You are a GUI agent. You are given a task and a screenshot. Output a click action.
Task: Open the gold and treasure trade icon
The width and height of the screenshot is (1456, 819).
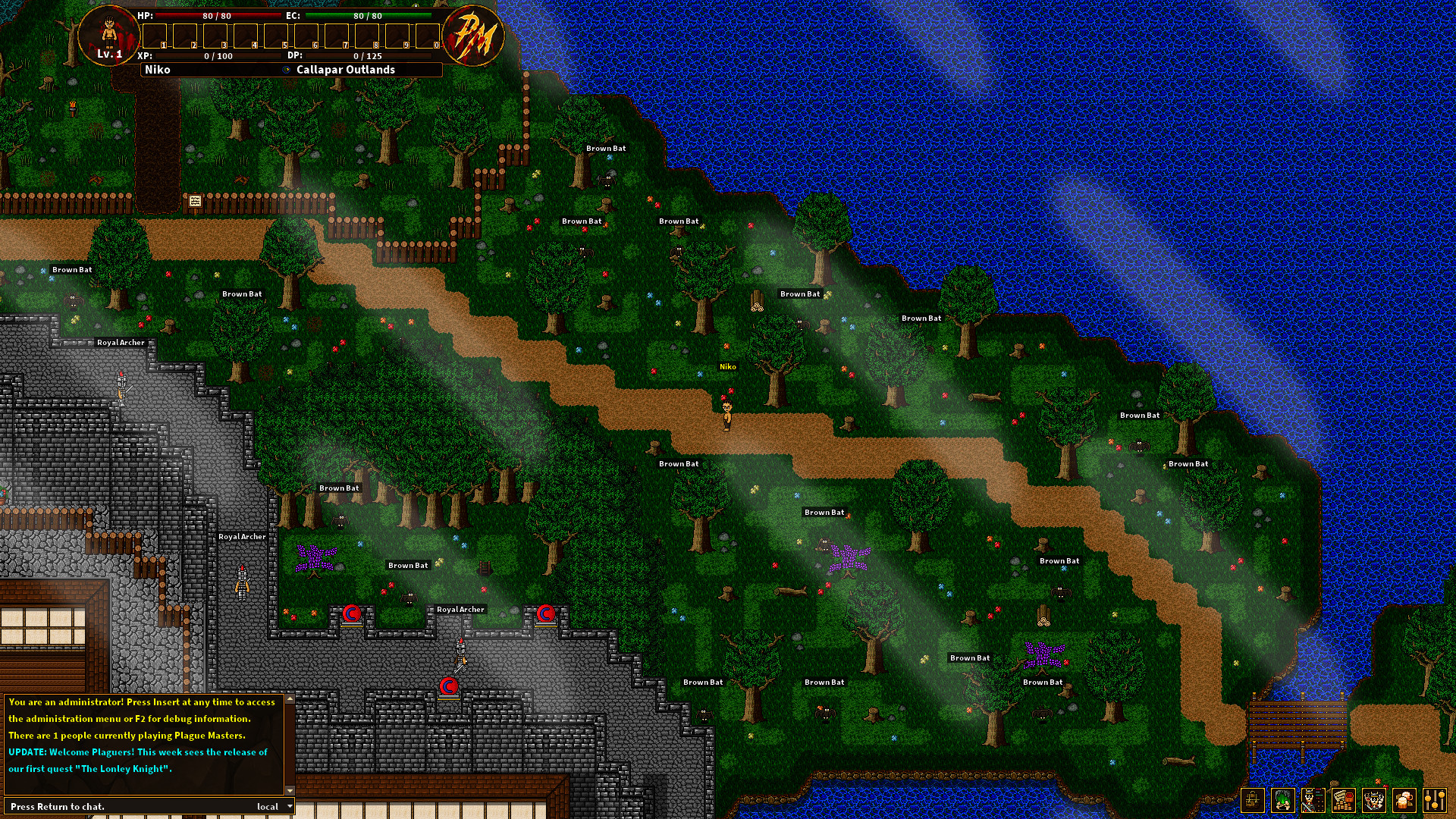1343,800
